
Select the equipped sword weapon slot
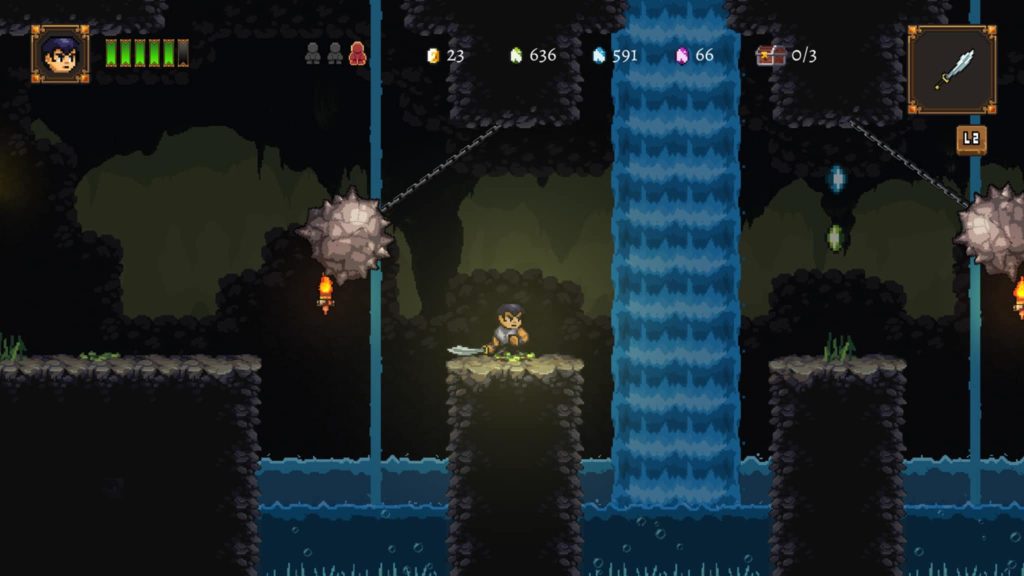(x=952, y=70)
